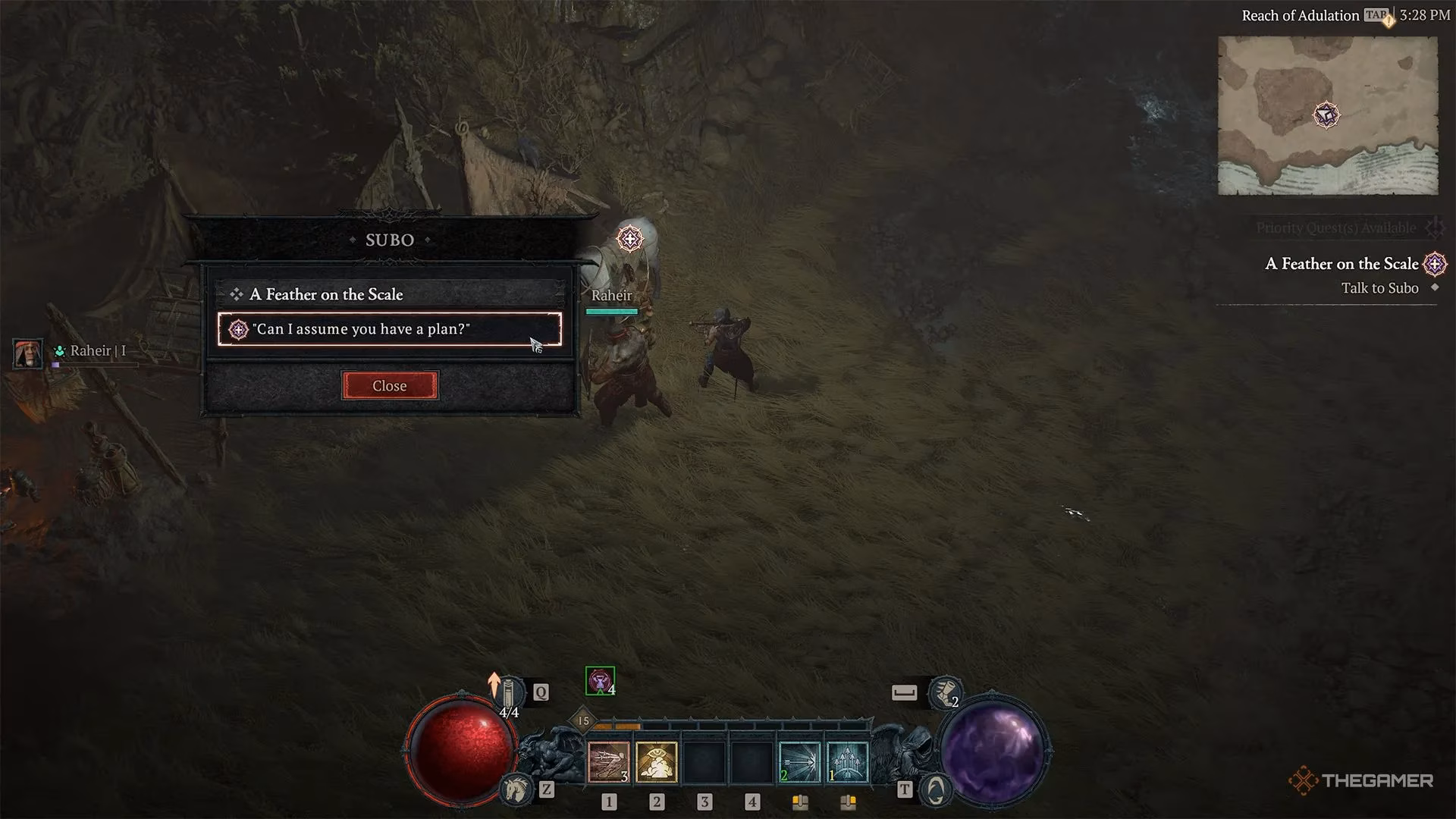The image size is (1456, 819).
Task: Select the dialogue option 'Can I assume you have a plan?'
Action: click(x=362, y=329)
